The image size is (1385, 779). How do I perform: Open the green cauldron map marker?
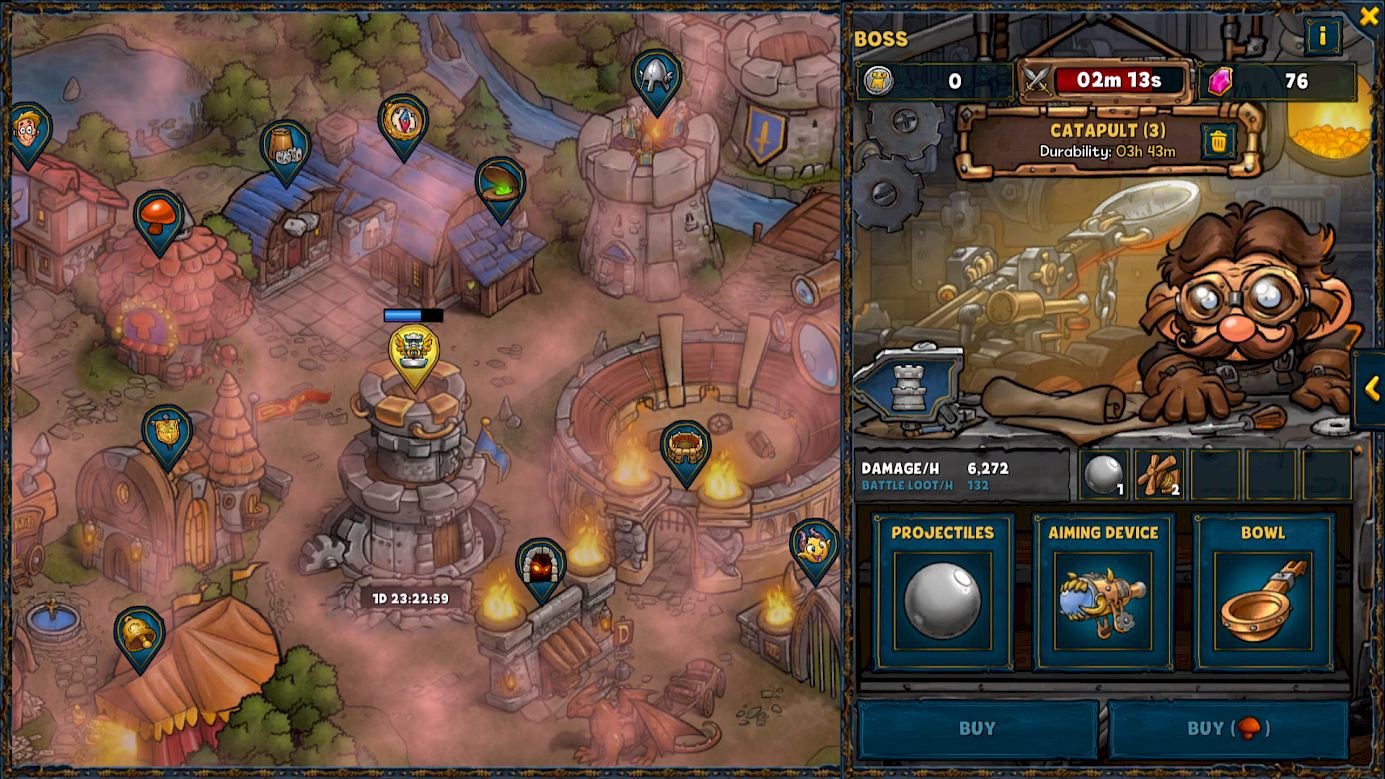[500, 185]
